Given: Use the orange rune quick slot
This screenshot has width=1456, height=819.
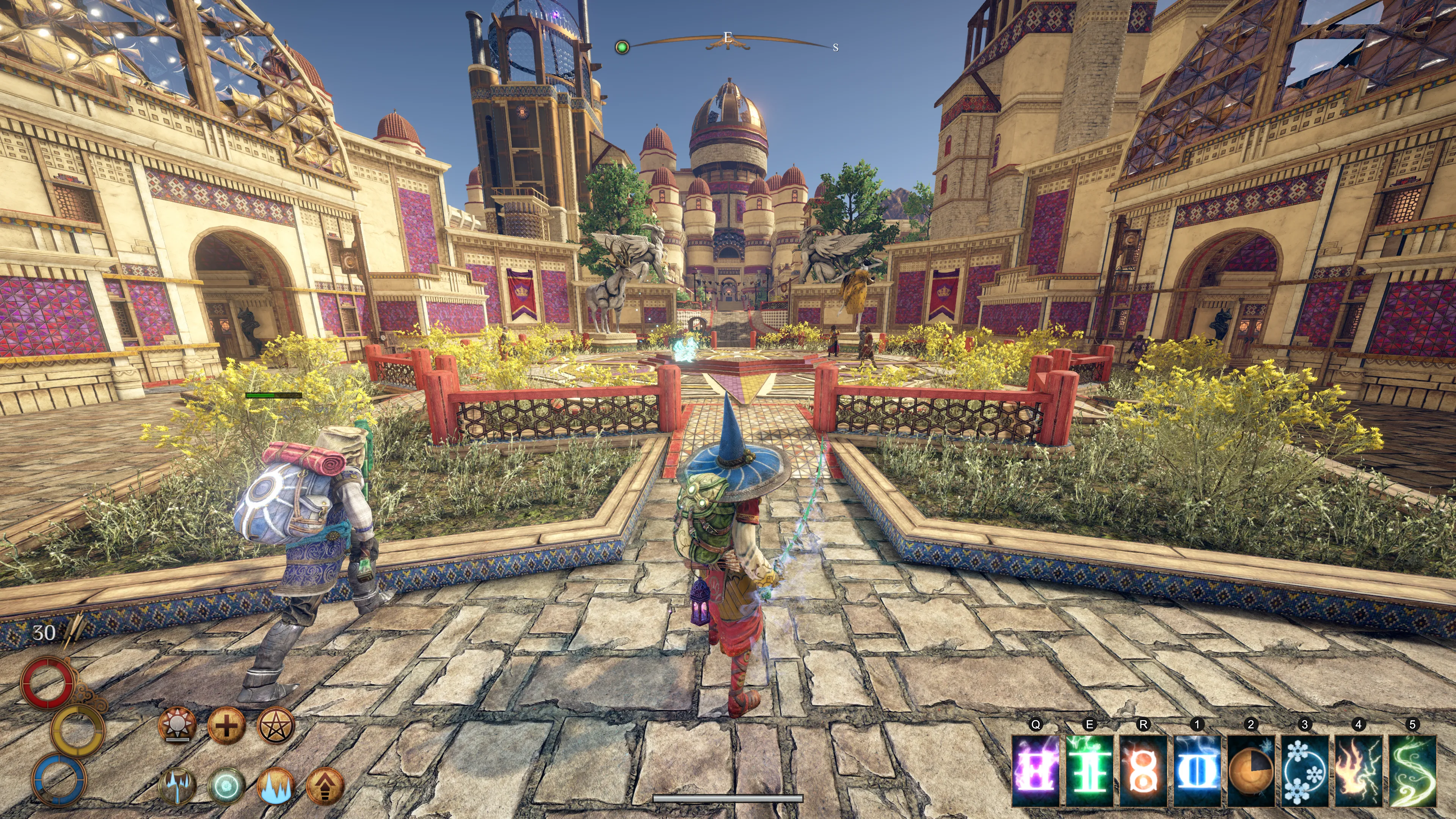Looking at the screenshot, I should [1143, 770].
